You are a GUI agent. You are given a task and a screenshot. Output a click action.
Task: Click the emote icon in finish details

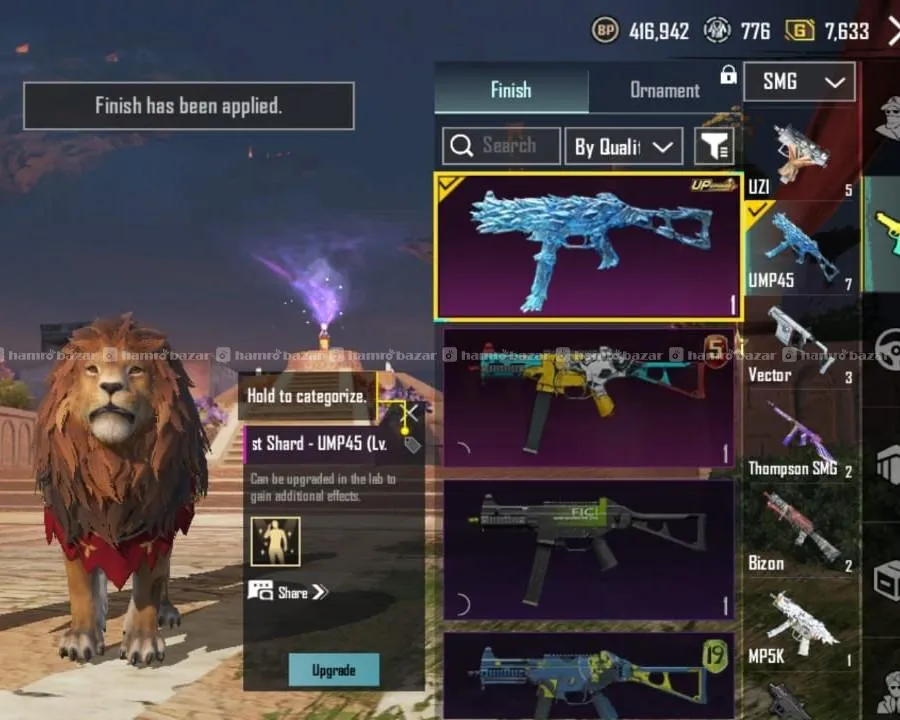275,541
